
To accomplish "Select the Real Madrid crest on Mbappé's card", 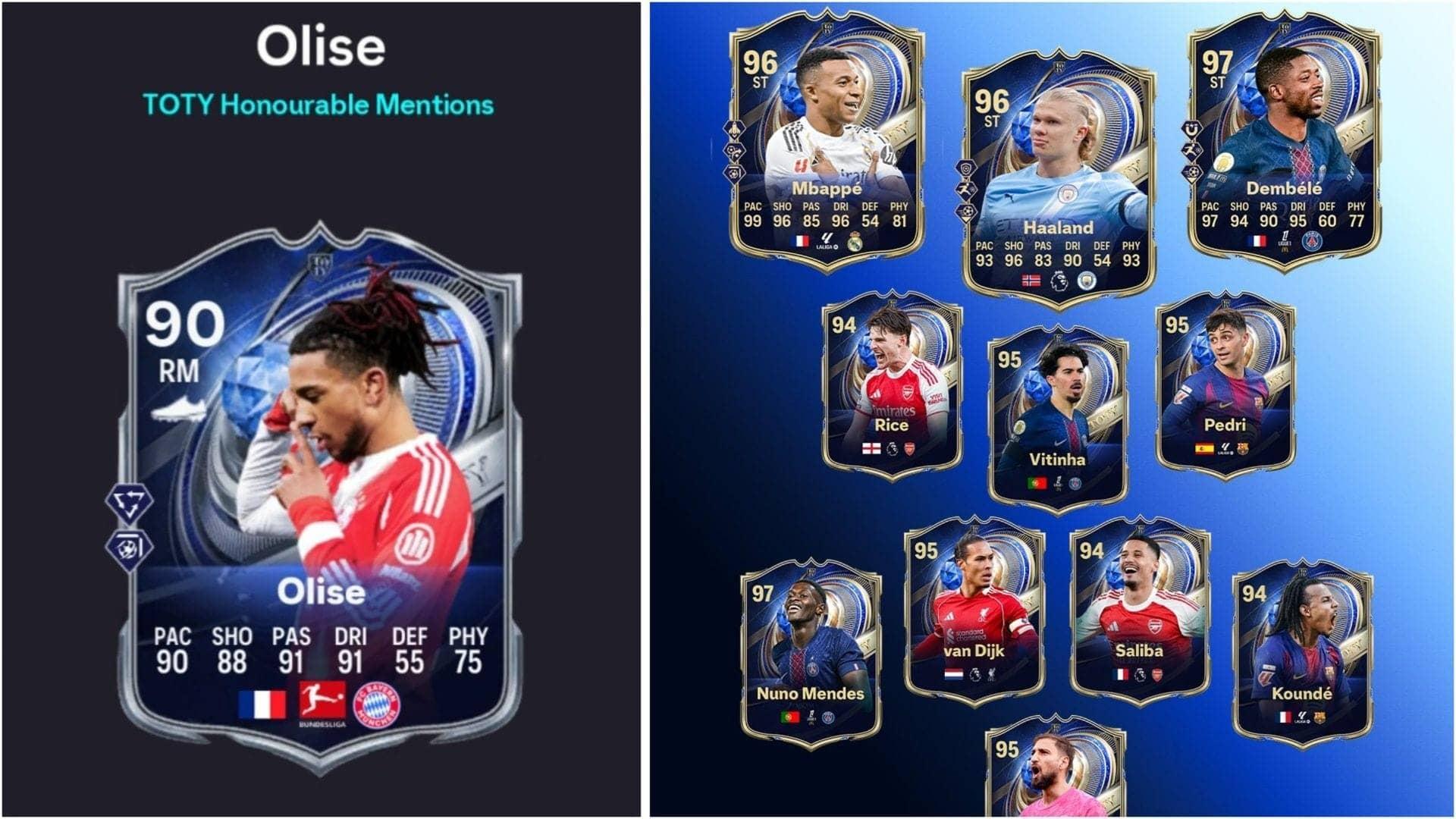I will [855, 241].
